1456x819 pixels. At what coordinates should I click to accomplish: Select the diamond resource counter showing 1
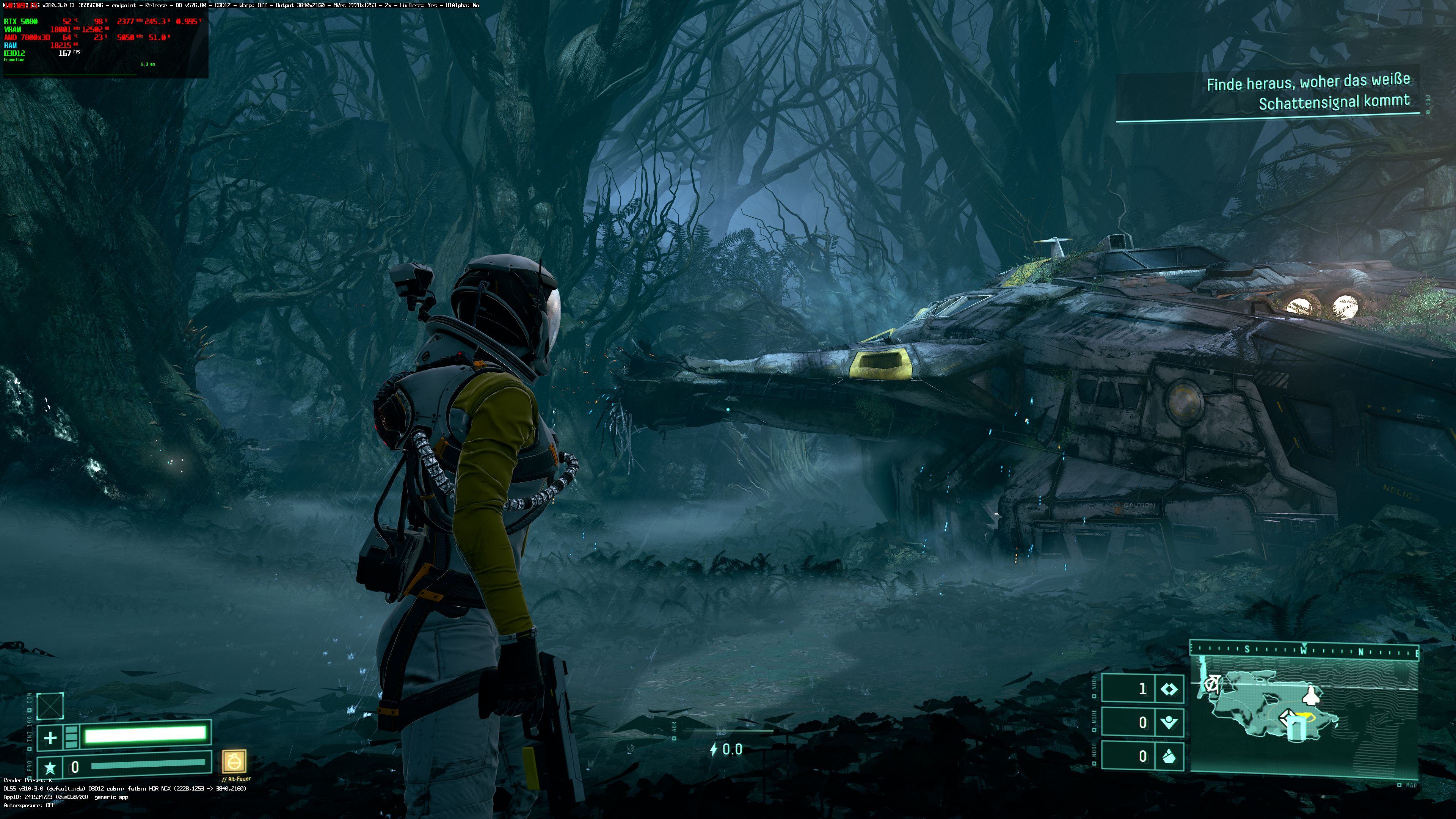pyautogui.click(x=1142, y=689)
